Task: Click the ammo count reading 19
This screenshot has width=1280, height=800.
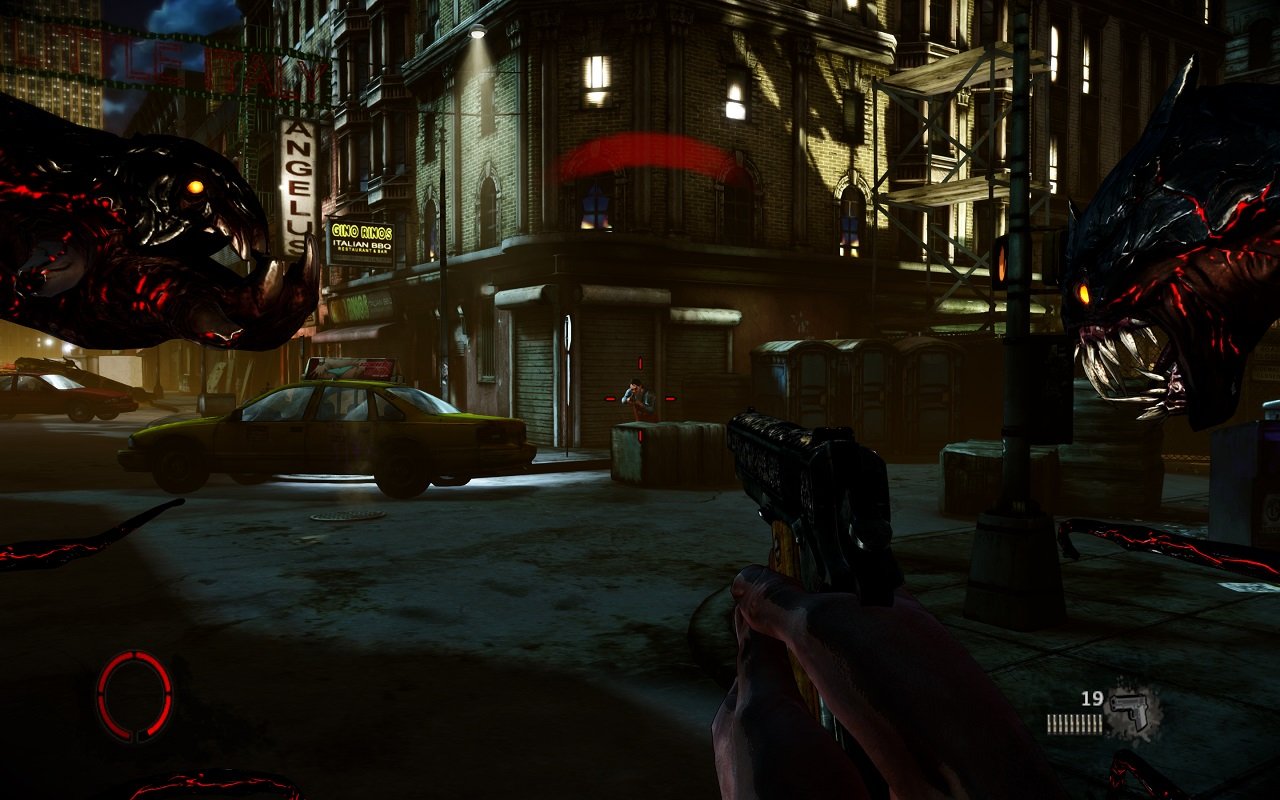Action: (x=1092, y=700)
